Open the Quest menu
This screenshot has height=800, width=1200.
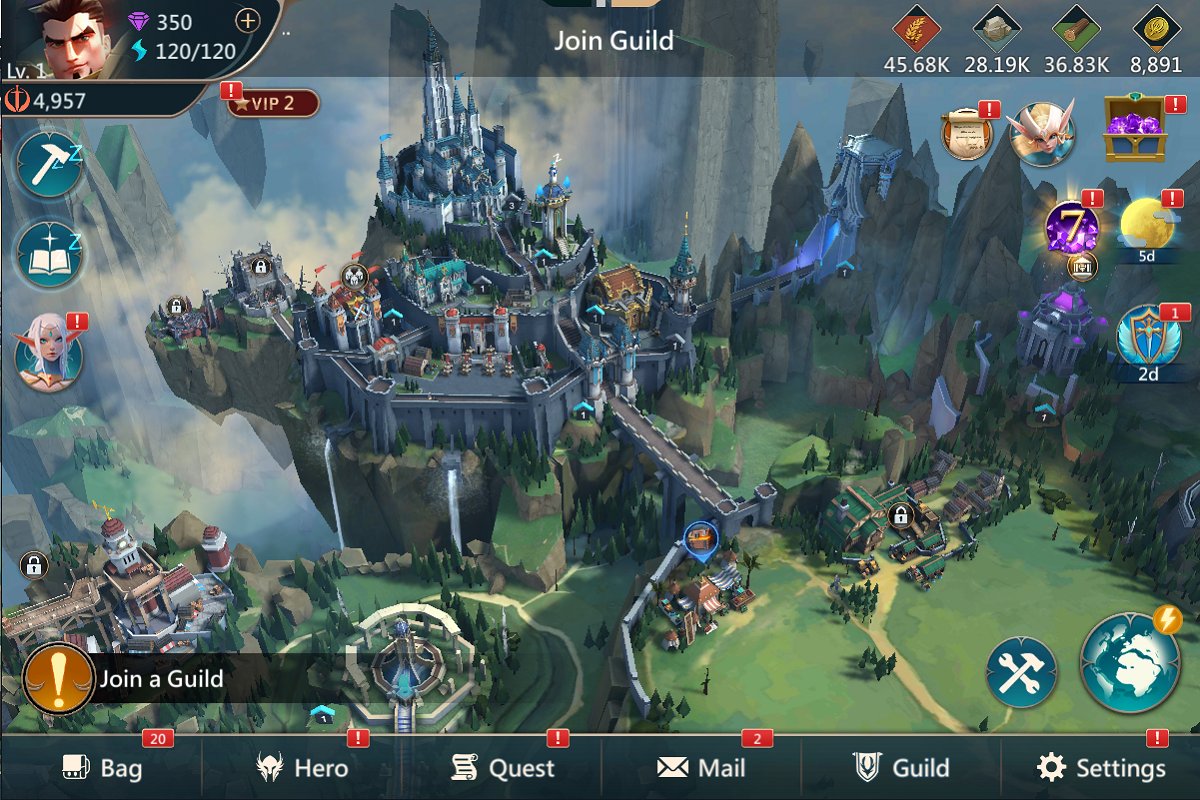(x=502, y=768)
